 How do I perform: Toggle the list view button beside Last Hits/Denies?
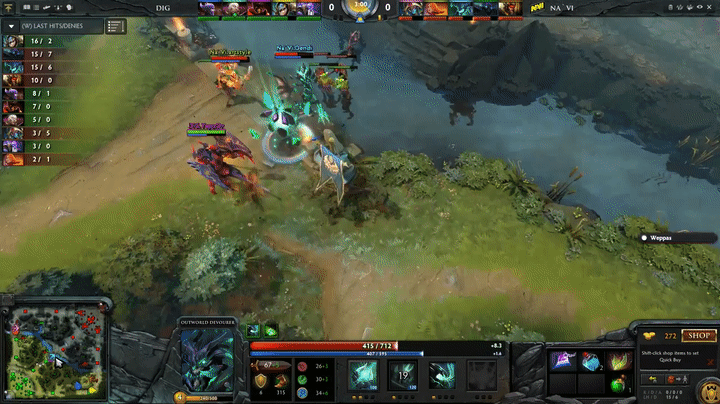tap(116, 25)
